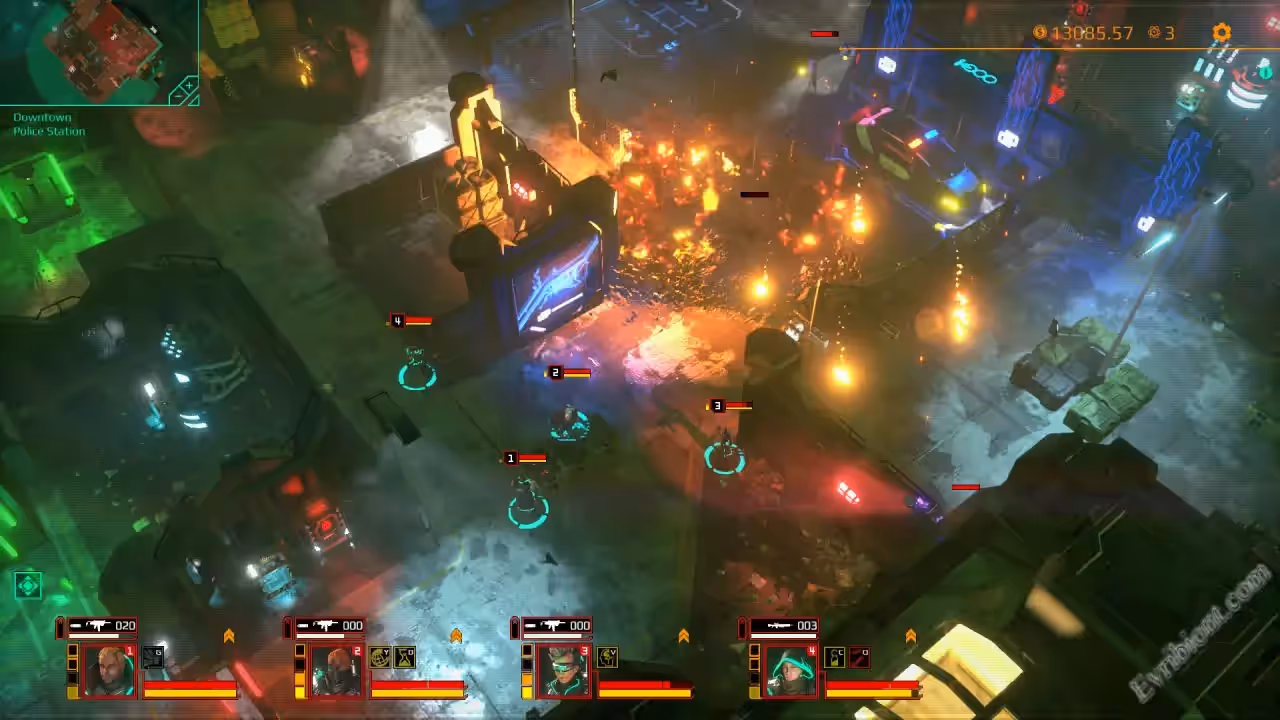Select agent 2's portrait

point(335,670)
